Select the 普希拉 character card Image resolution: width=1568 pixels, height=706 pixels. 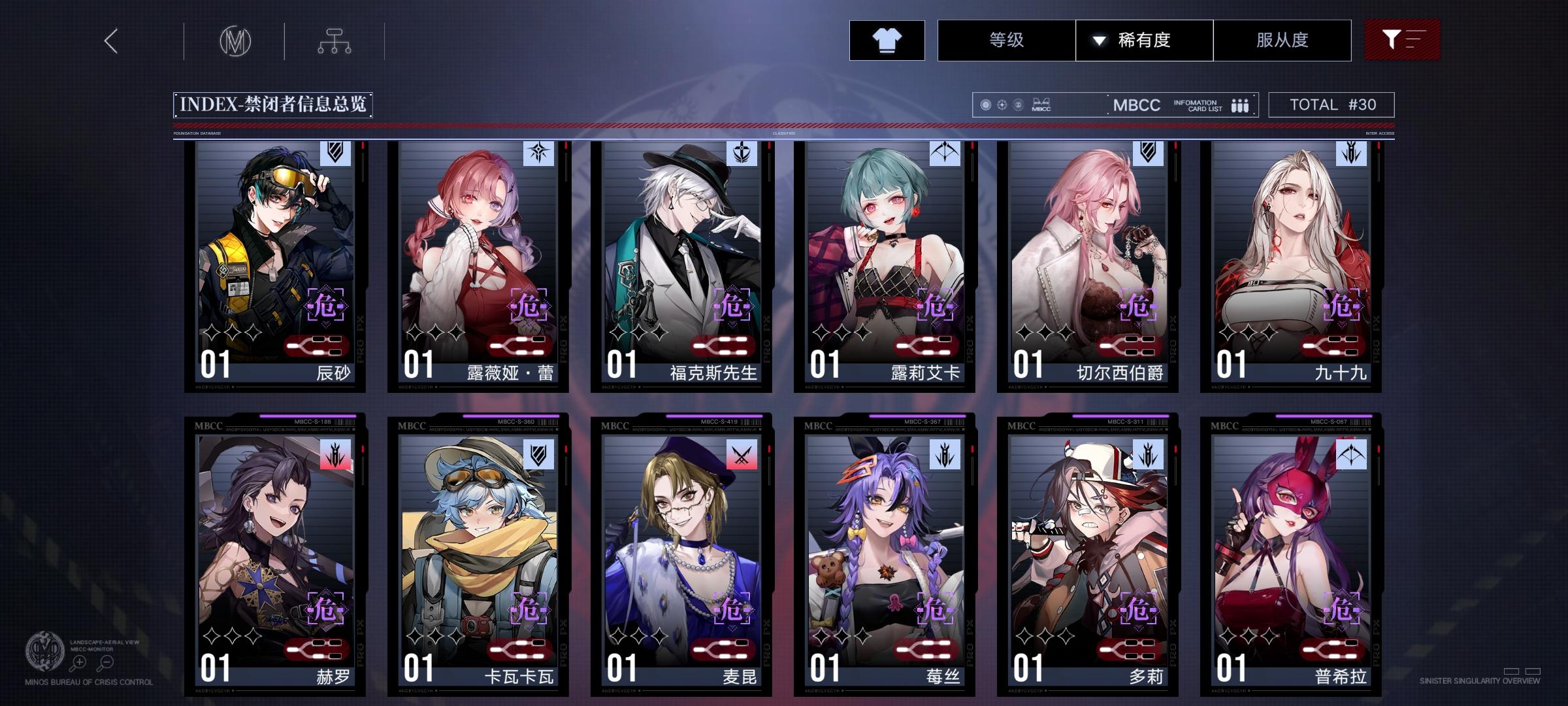(1290, 556)
